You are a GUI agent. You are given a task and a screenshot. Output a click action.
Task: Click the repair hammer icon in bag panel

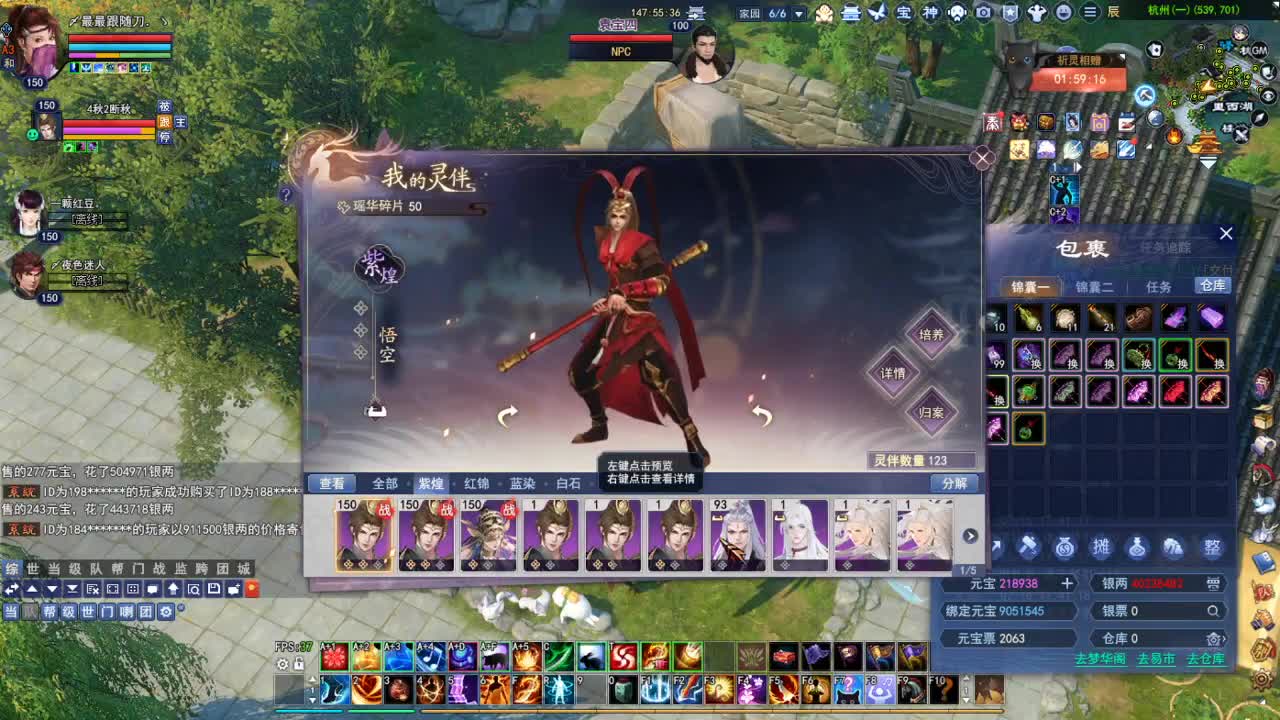1026,547
